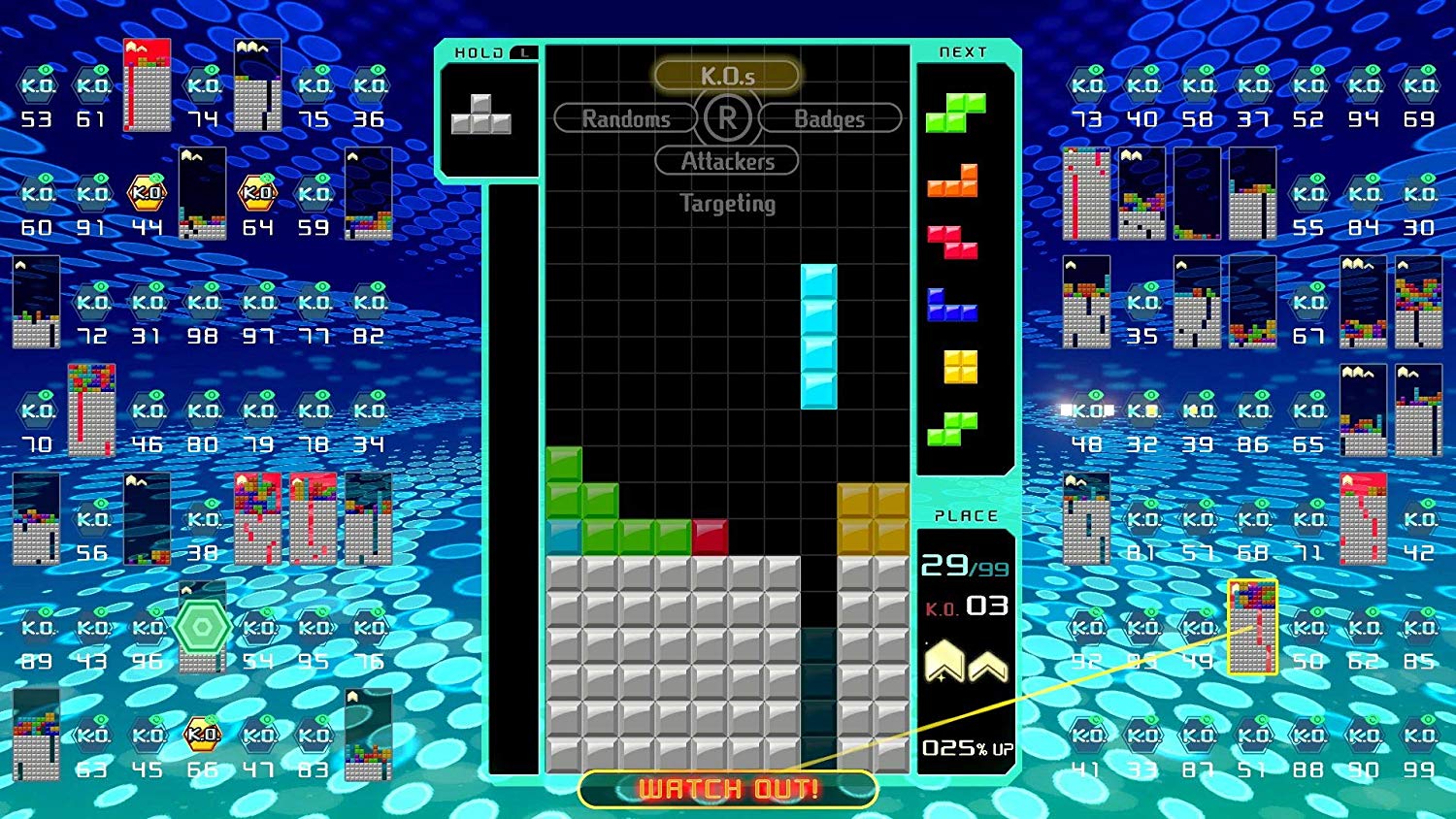Viewport: 1456px width, 819px height.
Task: Enable K.O.s targeting mode
Action: [726, 74]
